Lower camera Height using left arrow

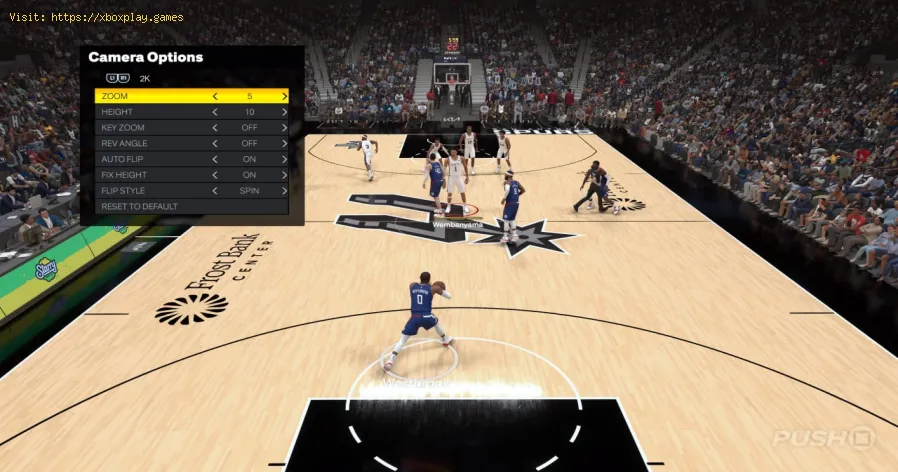tap(215, 112)
